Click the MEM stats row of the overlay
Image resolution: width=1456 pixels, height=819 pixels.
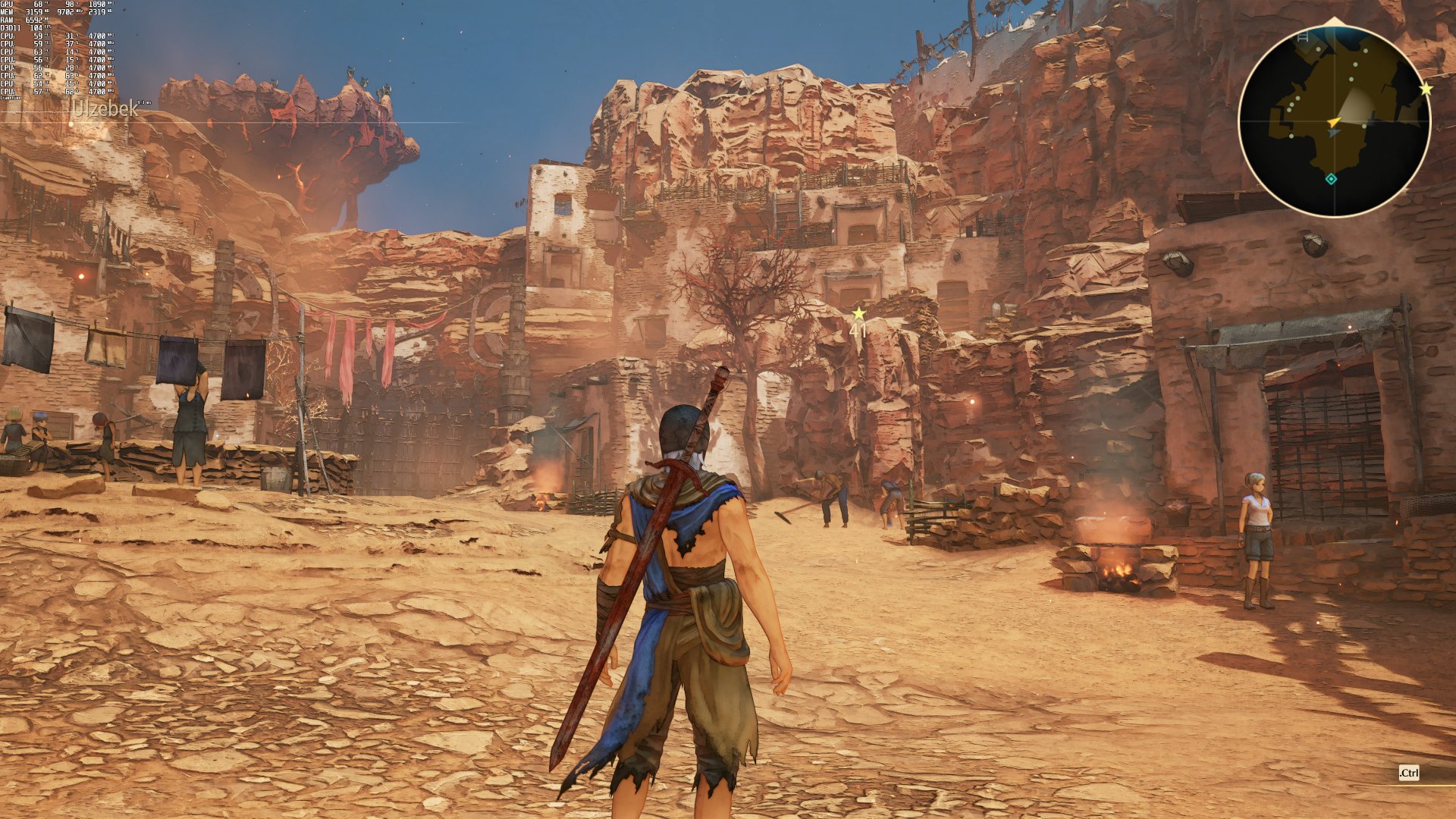tap(30, 12)
